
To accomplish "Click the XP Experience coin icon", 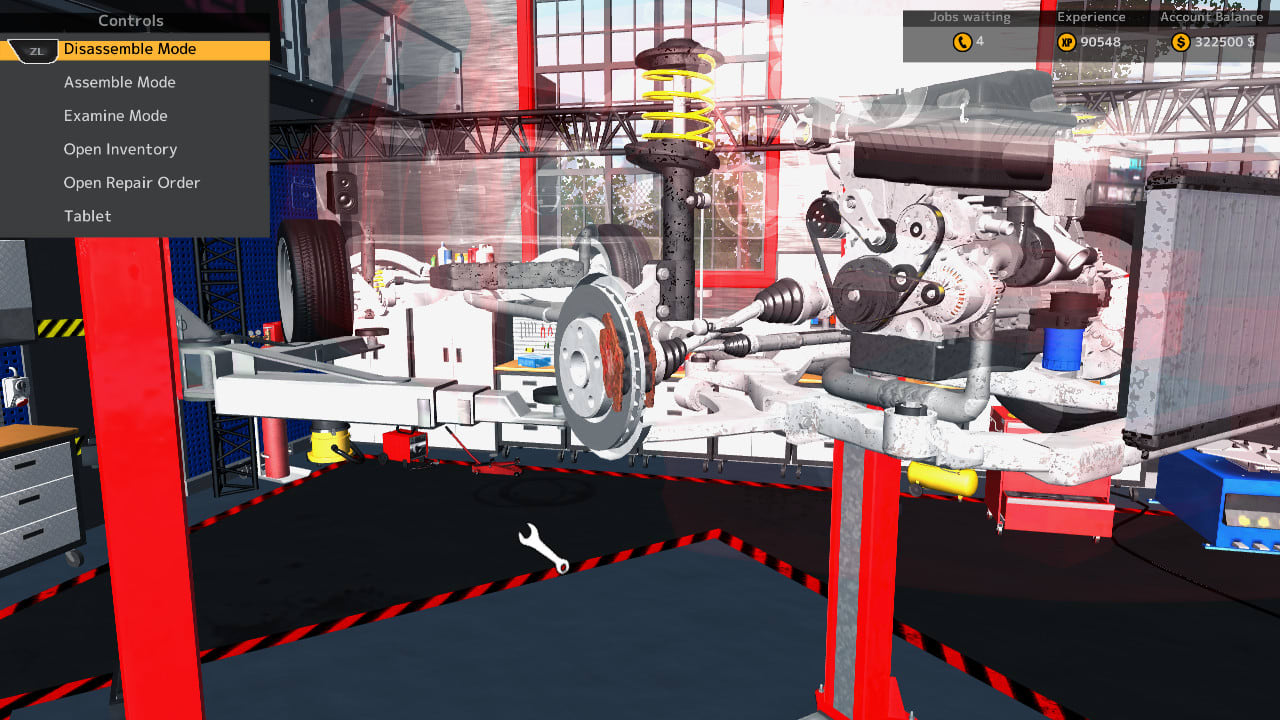I will click(1066, 42).
